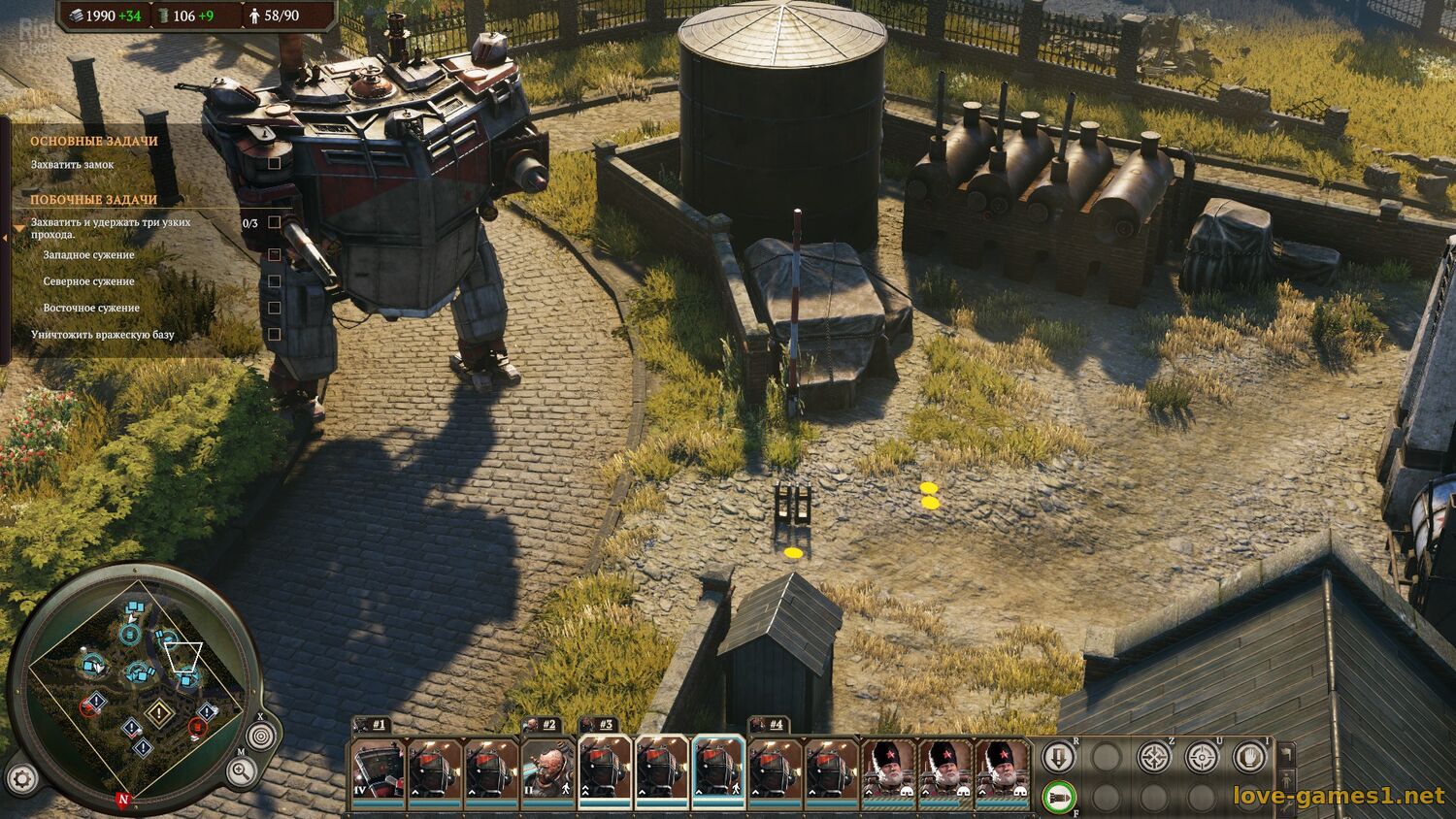Issue the crosshair command with hotkey Z
Screen dimensions: 1456x819
click(1154, 756)
